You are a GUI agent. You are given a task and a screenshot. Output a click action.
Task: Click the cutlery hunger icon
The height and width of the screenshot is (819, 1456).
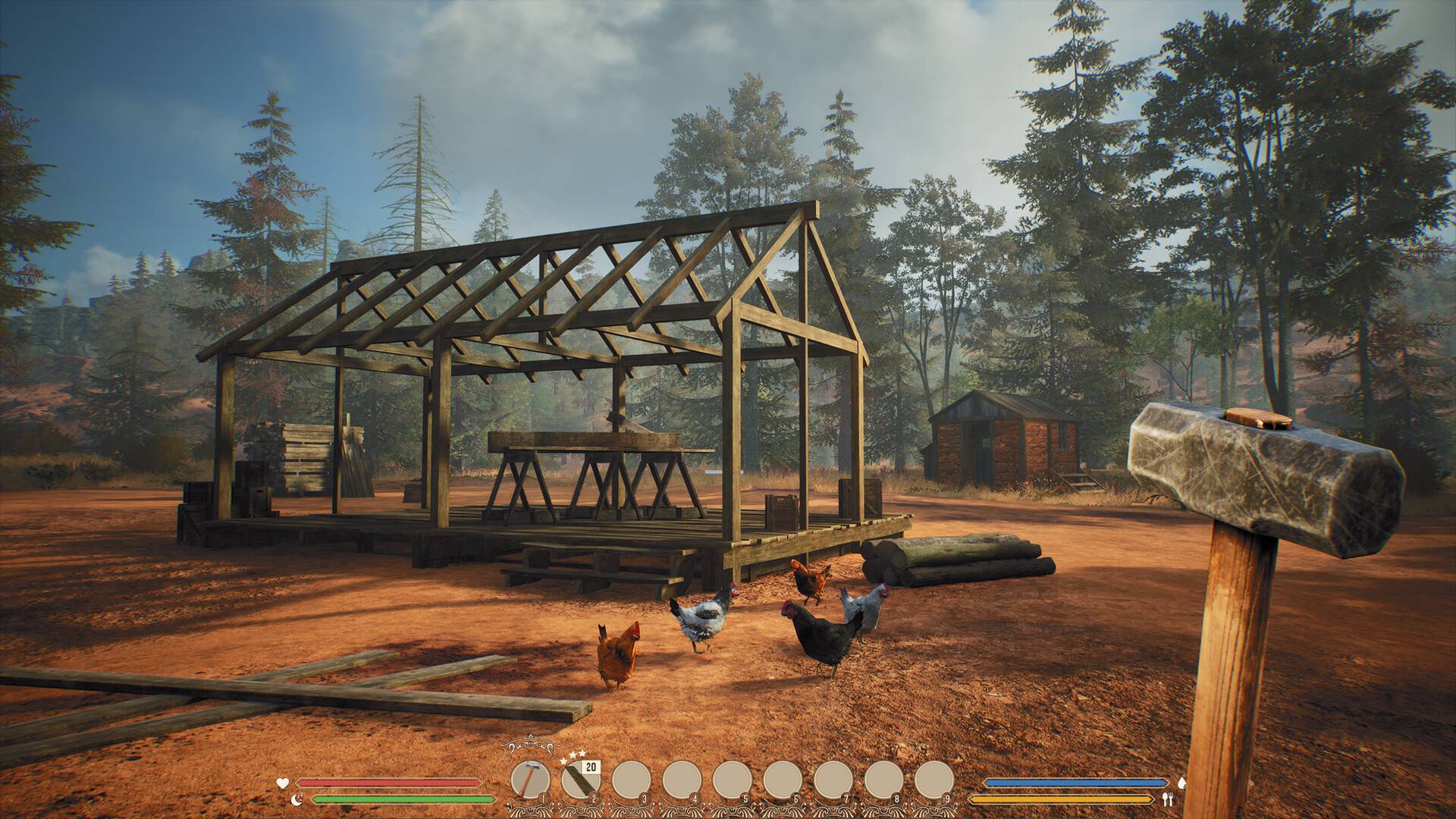1169,798
